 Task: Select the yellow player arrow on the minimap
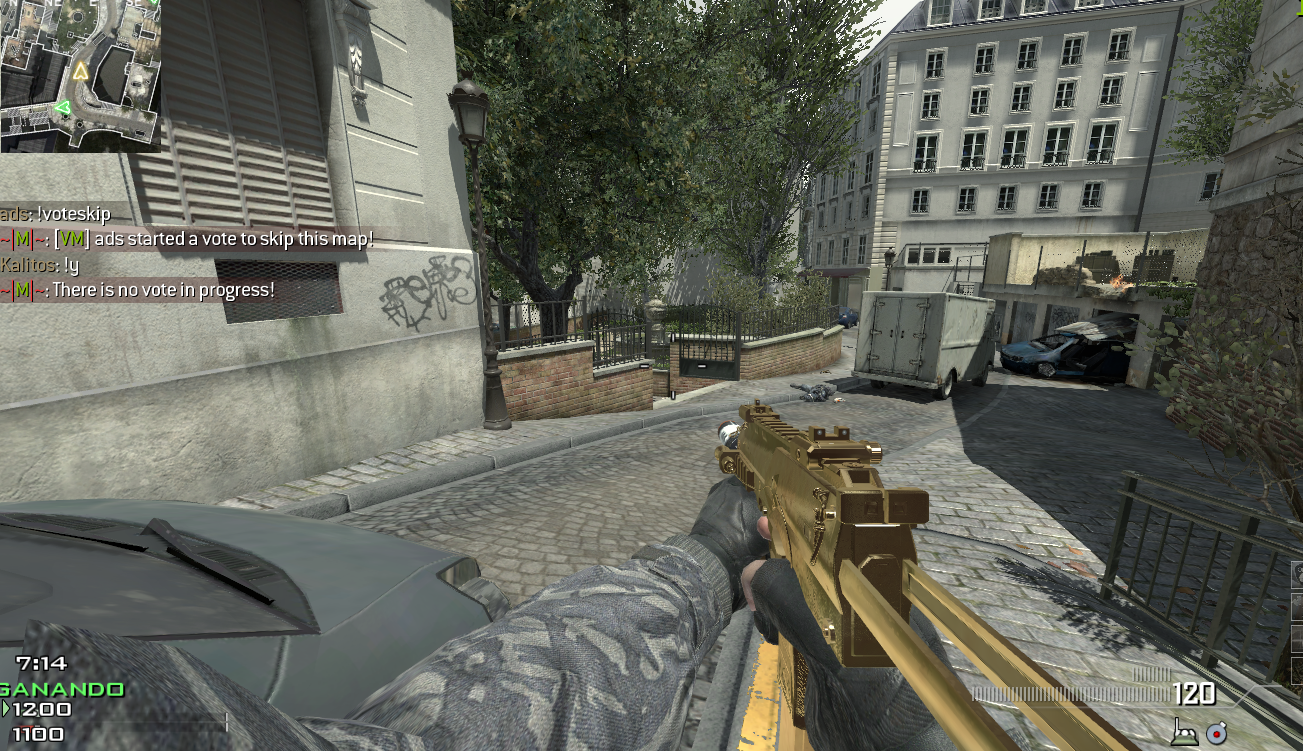point(80,72)
